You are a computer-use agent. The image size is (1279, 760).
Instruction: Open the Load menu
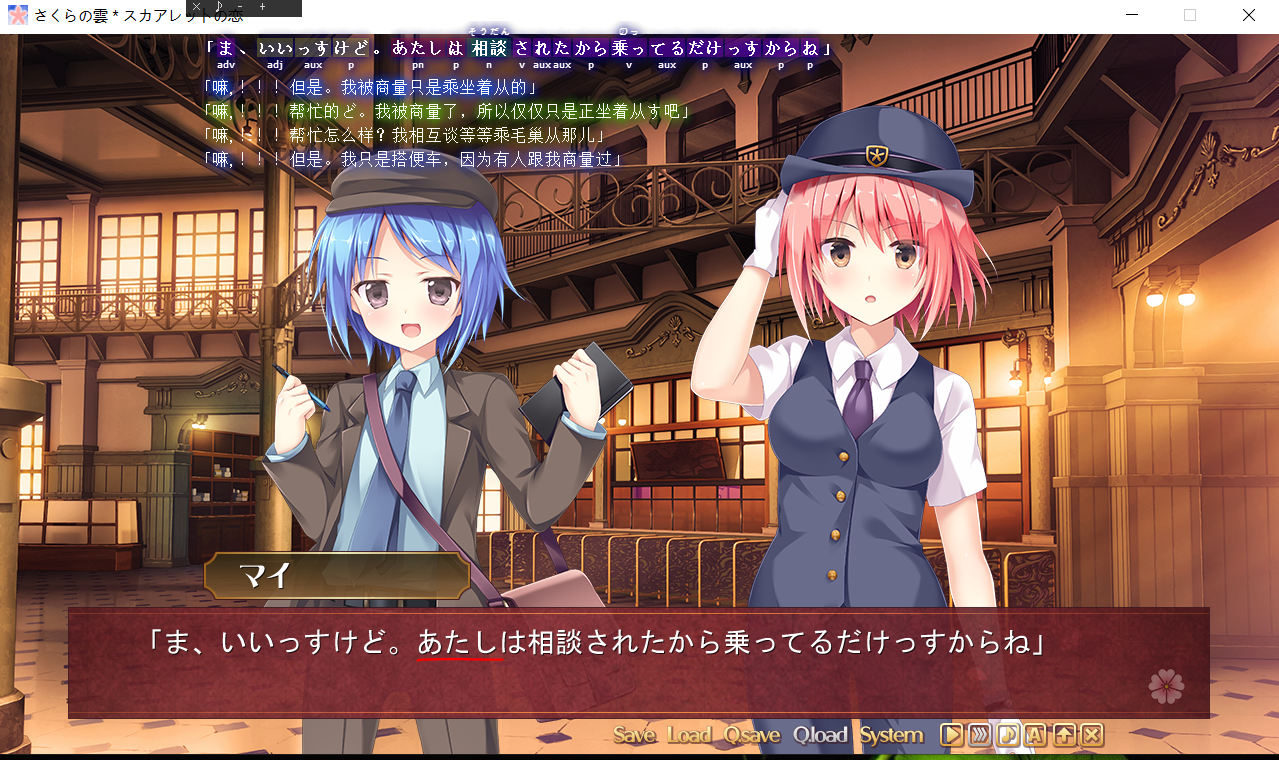click(x=689, y=736)
